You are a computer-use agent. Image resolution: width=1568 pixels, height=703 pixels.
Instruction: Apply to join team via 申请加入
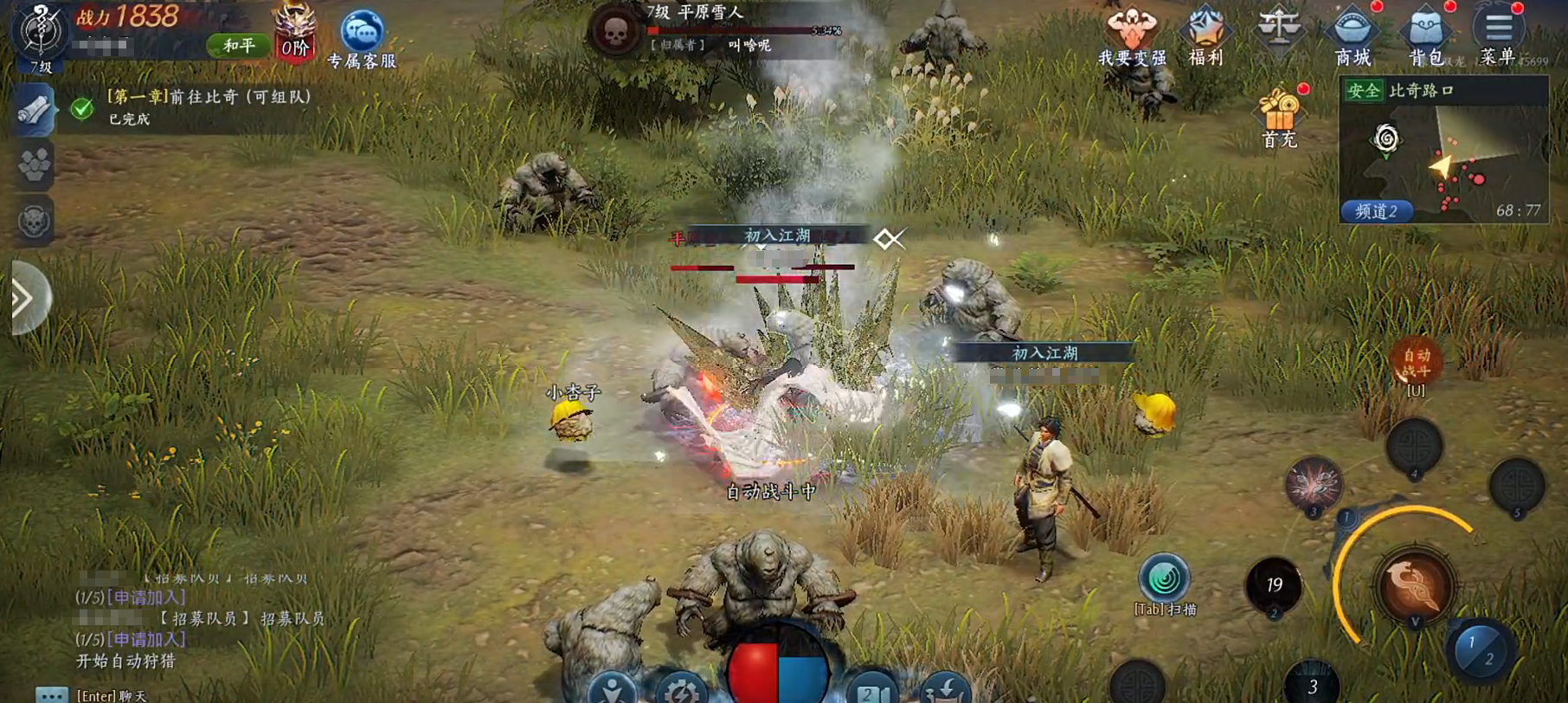[x=145, y=597]
